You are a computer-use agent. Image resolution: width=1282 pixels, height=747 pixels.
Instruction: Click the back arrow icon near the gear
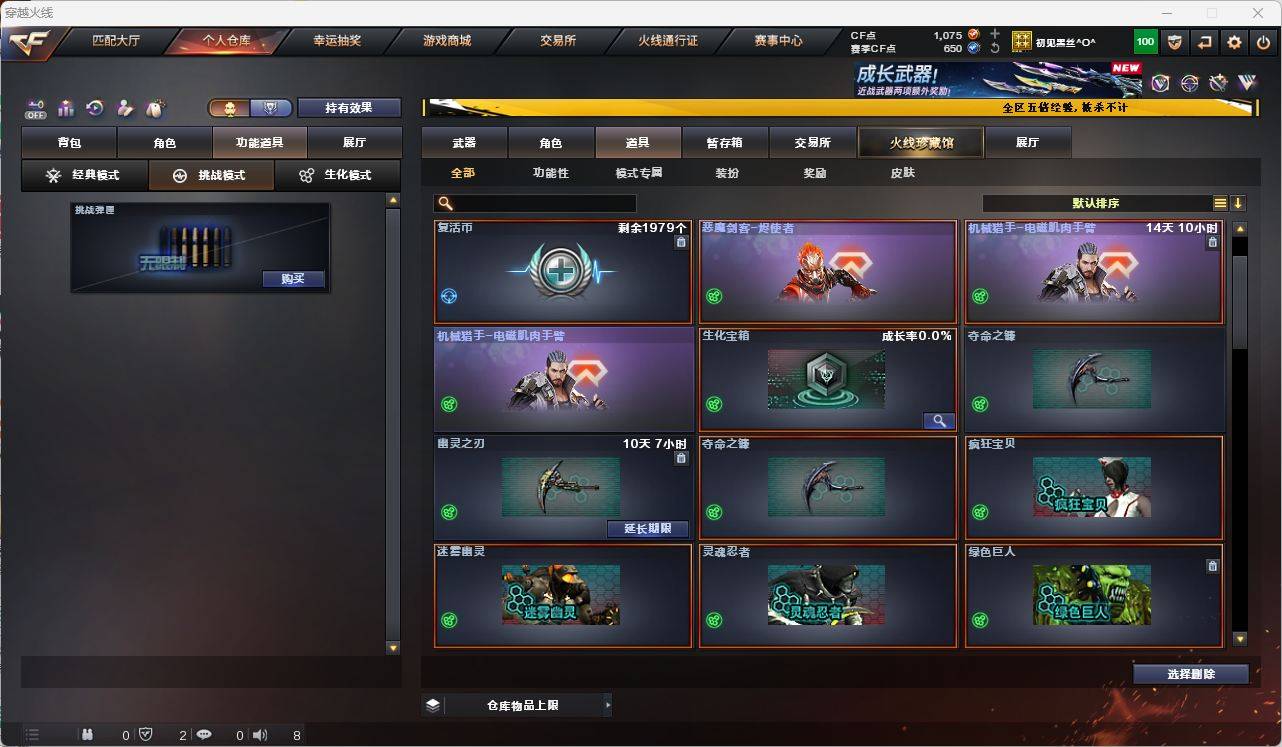tap(1202, 42)
